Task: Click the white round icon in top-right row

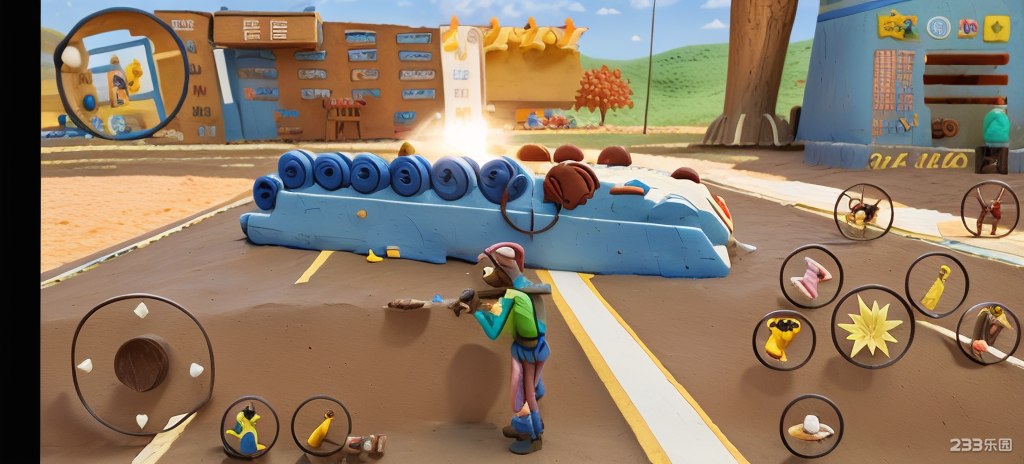Action: (x=938, y=27)
